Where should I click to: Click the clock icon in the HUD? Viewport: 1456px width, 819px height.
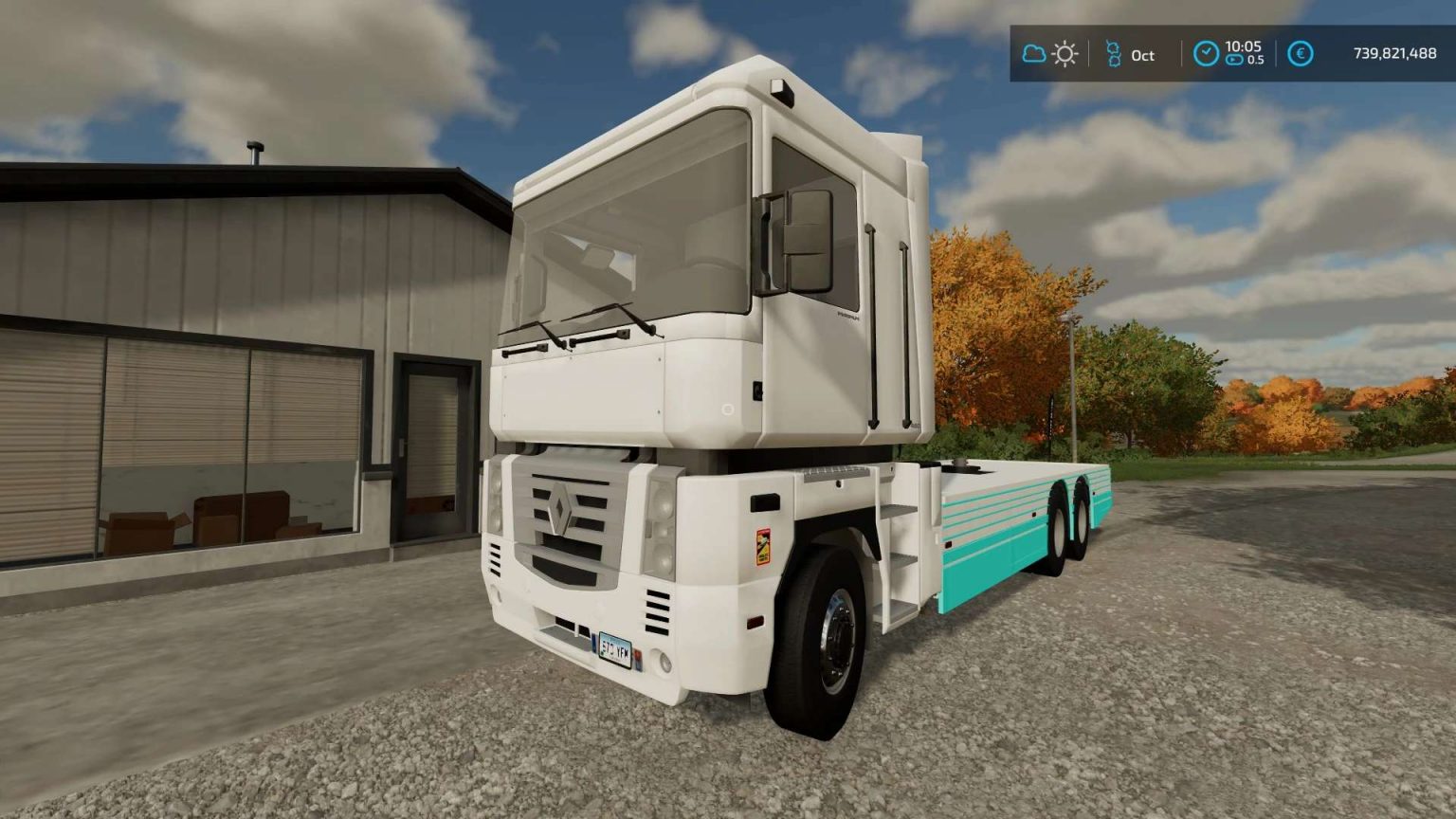click(x=1206, y=54)
